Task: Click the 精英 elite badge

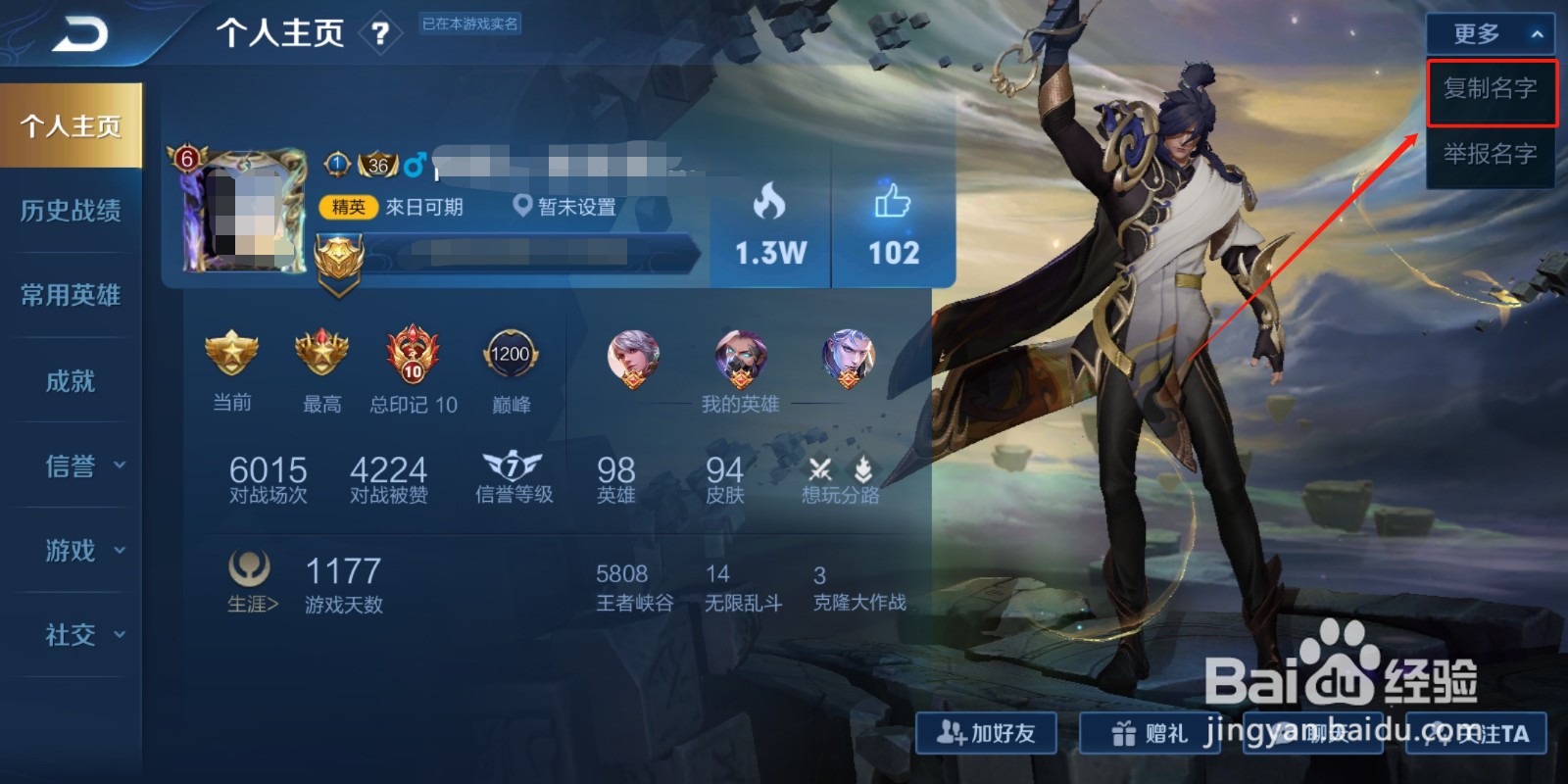Action: [x=349, y=207]
